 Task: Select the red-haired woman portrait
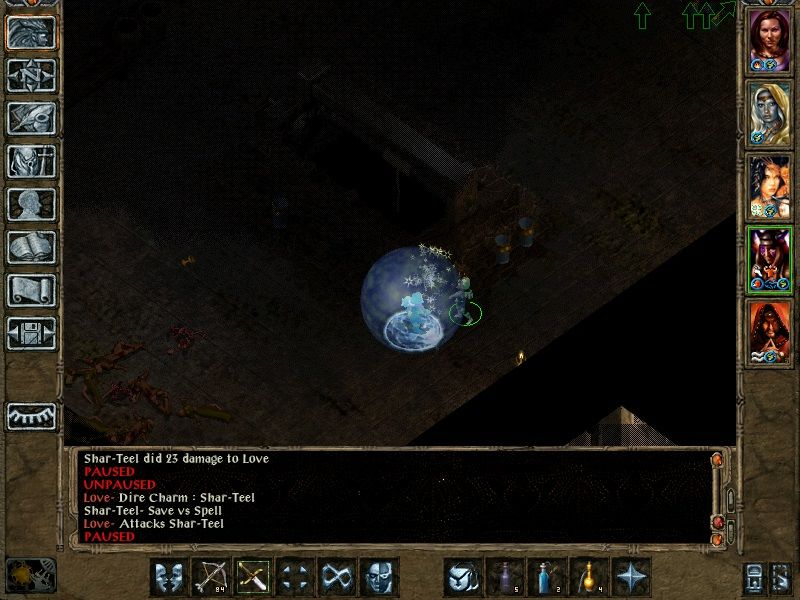point(770,40)
